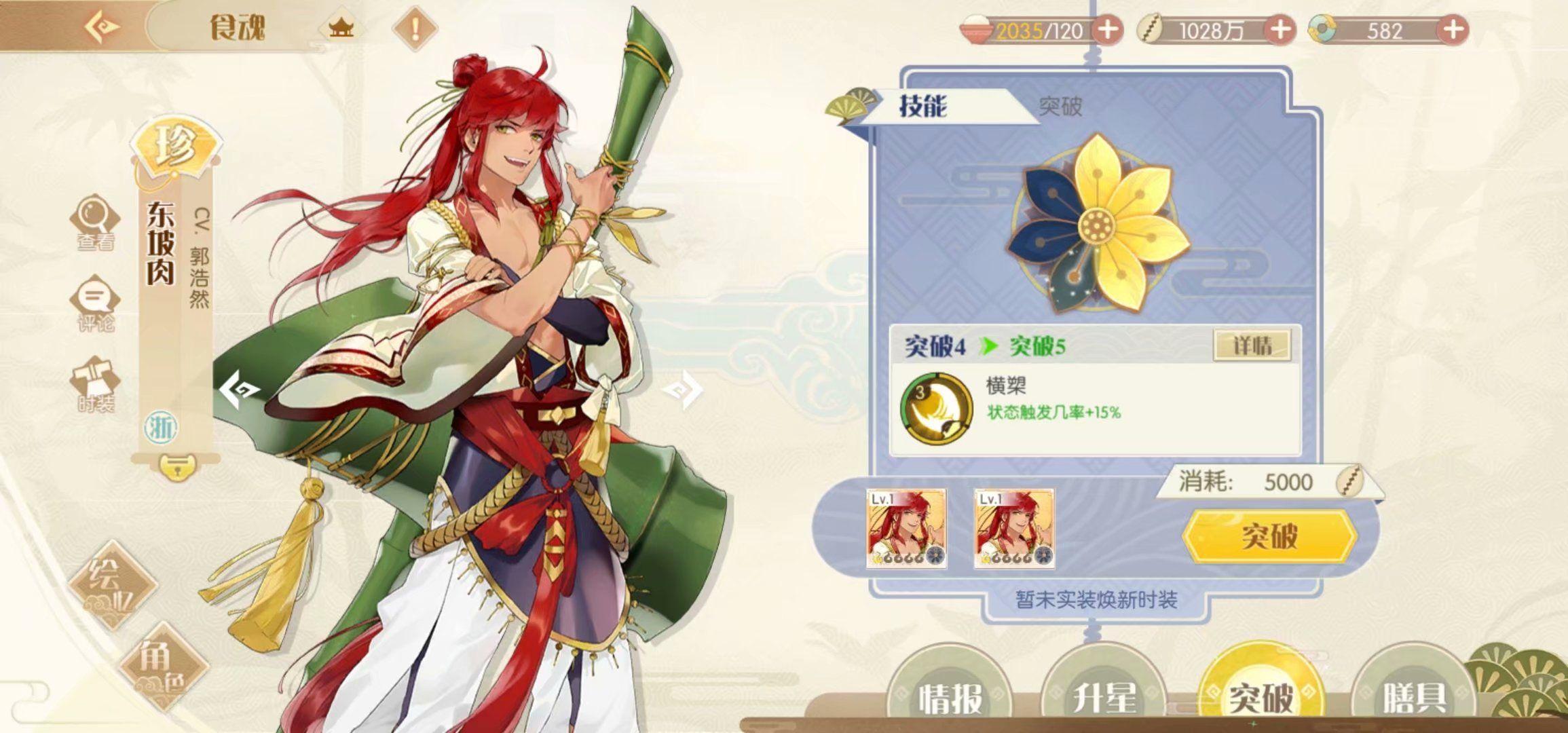Switch to the 技能 tab
The width and height of the screenshot is (1568, 733).
(x=923, y=106)
